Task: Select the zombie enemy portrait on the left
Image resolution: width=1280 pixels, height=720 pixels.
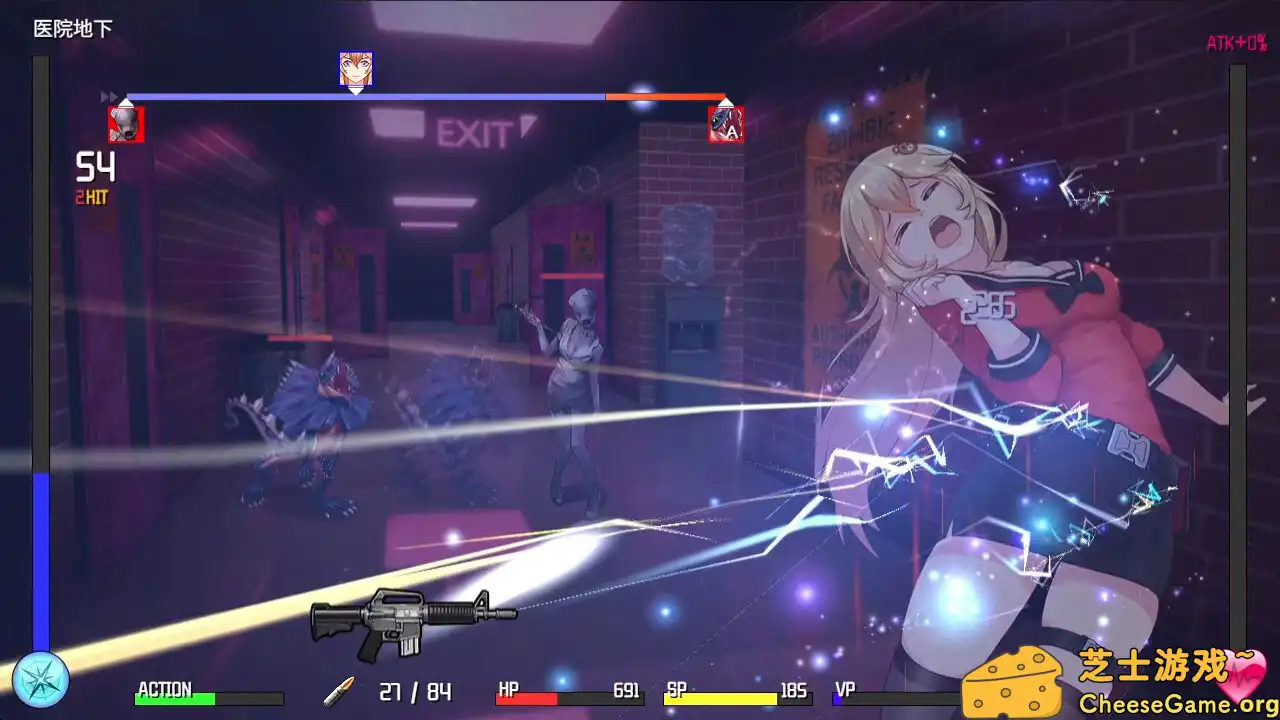Action: click(x=126, y=124)
